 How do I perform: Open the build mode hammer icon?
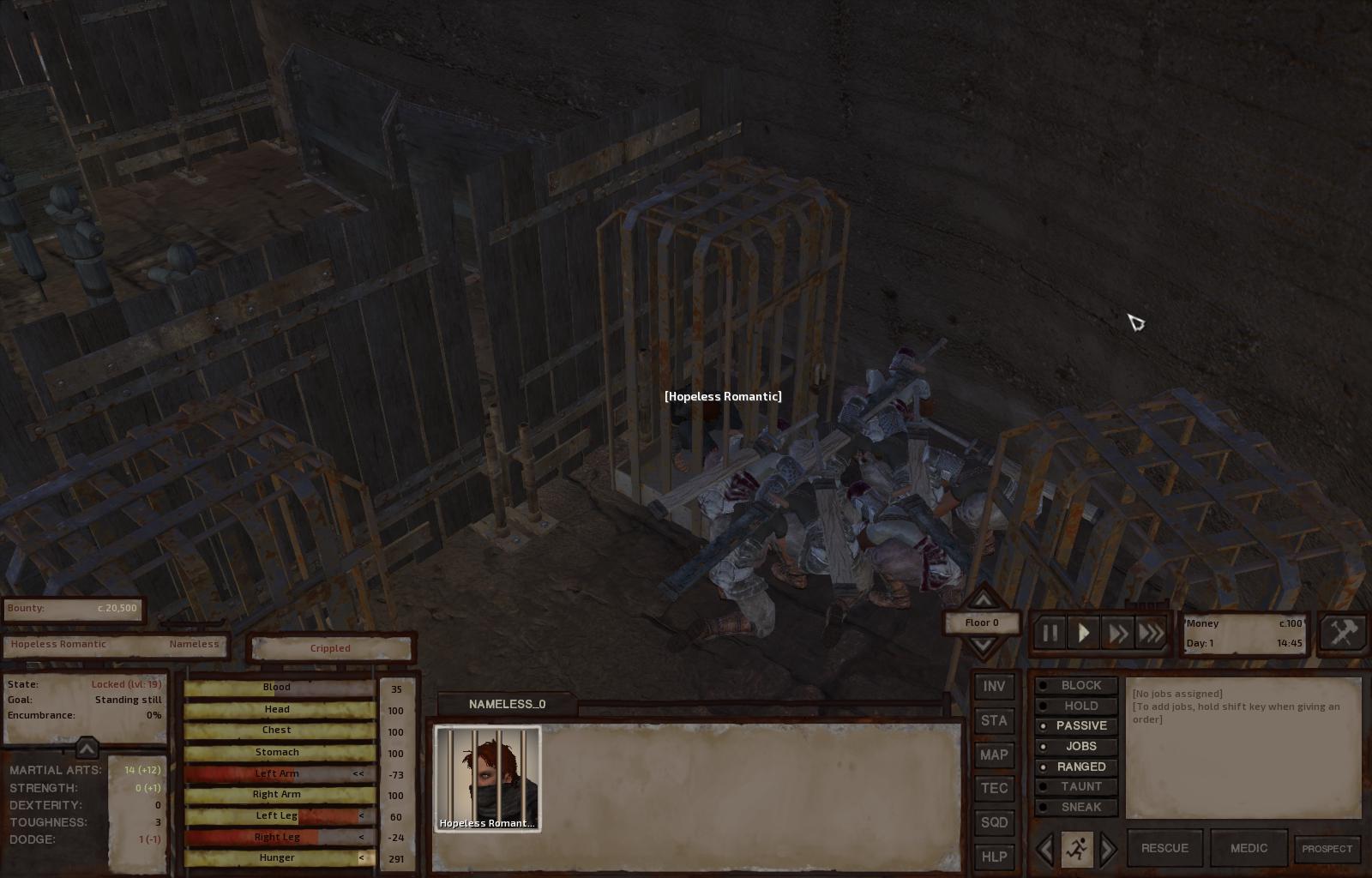click(1343, 634)
